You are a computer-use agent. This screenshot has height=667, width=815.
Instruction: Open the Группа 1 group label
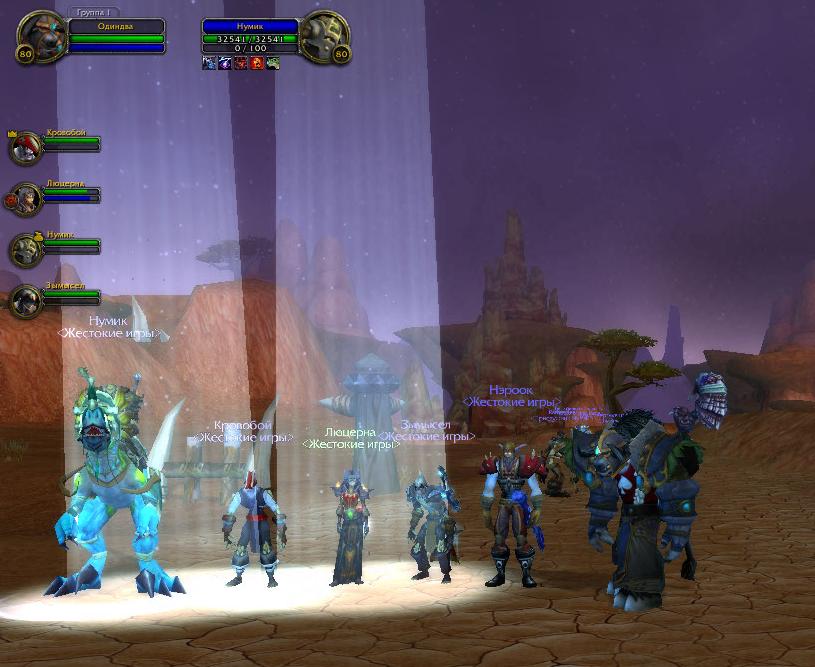(x=95, y=13)
